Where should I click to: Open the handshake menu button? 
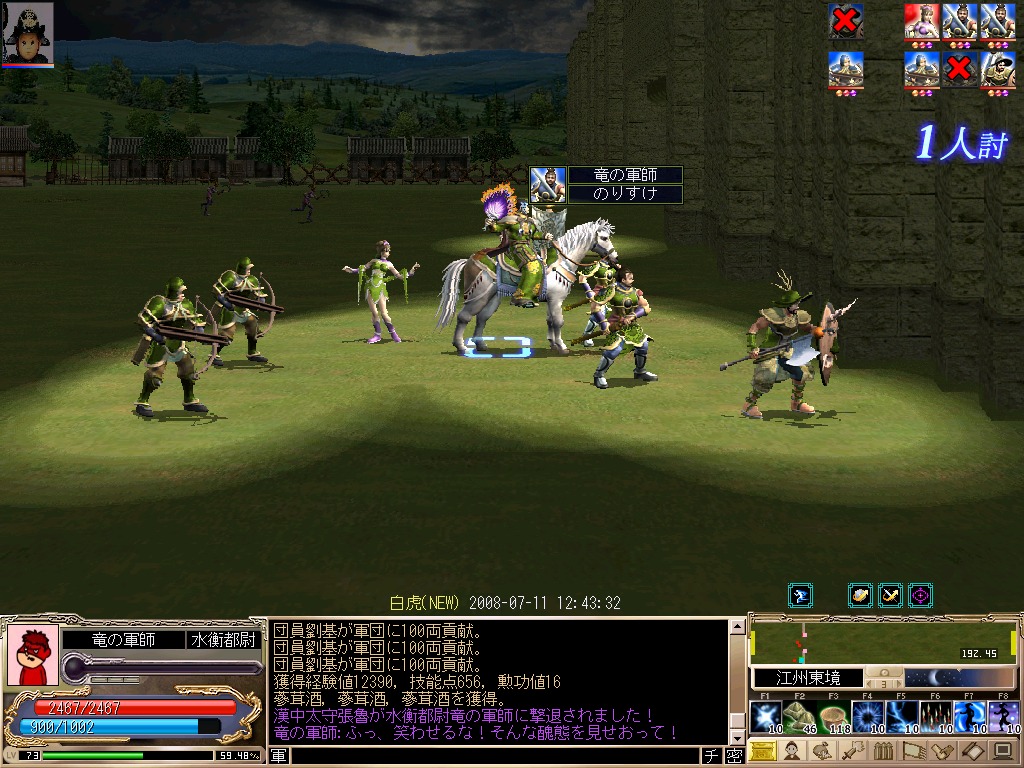click(x=941, y=752)
